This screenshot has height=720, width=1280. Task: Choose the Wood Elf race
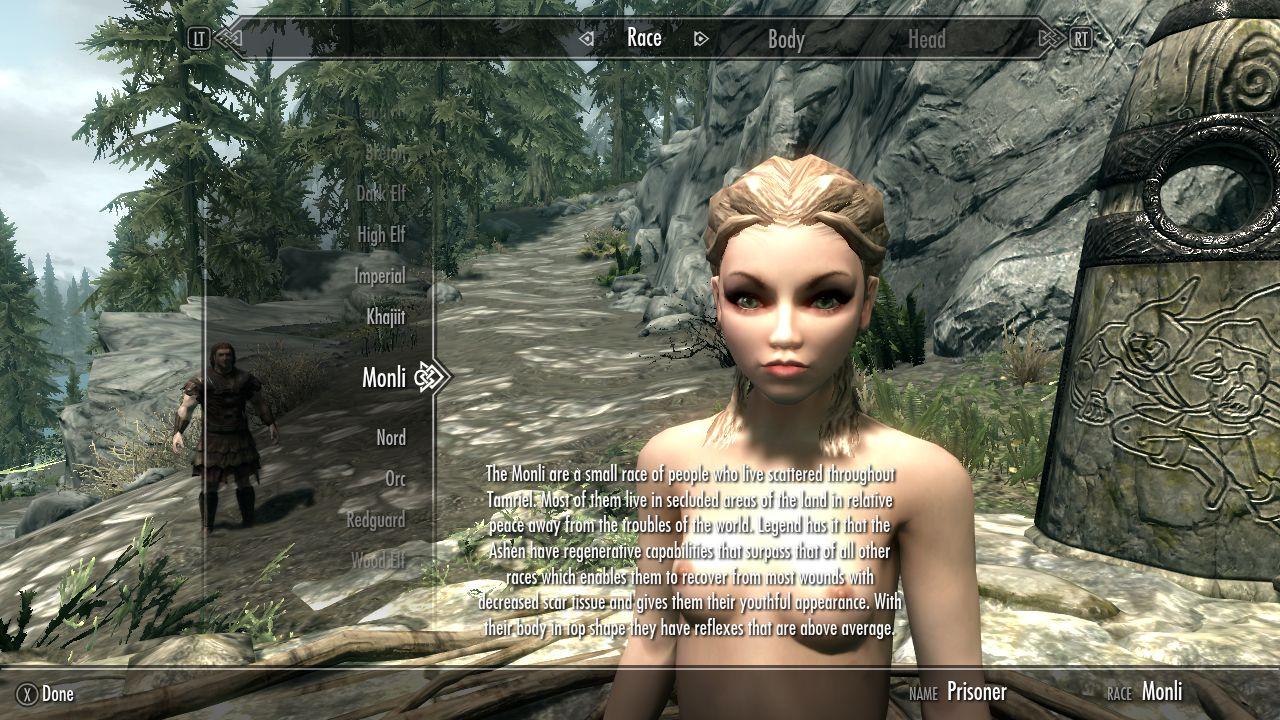[x=378, y=561]
